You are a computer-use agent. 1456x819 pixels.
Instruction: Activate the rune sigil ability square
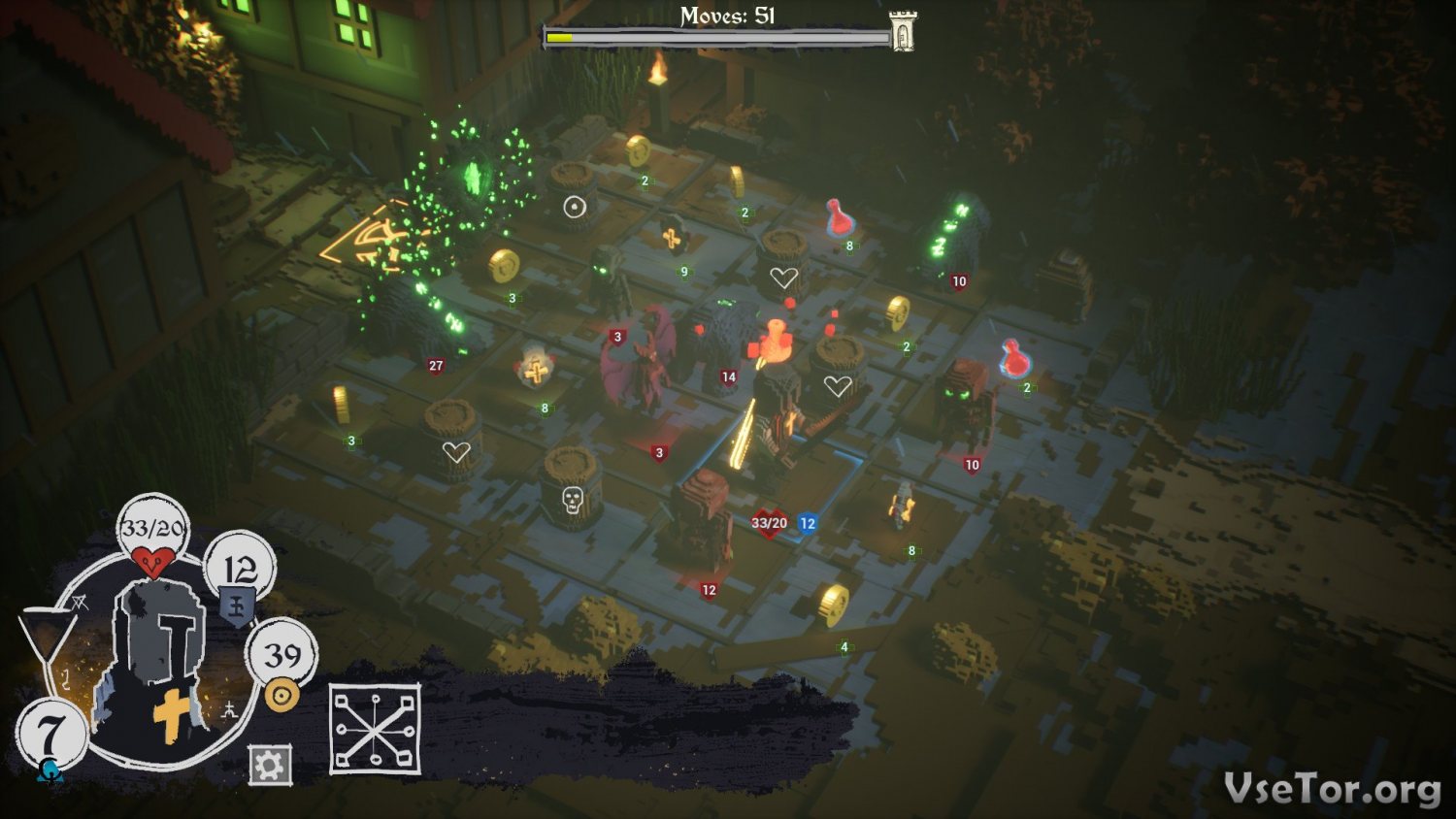click(375, 729)
